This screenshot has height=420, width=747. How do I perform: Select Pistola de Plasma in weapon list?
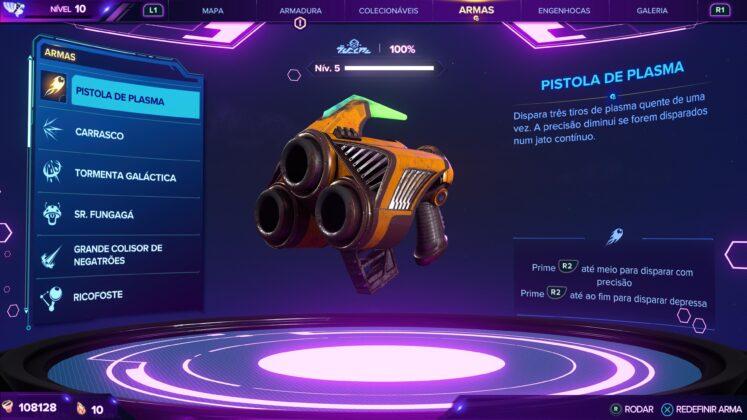[x=120, y=101]
